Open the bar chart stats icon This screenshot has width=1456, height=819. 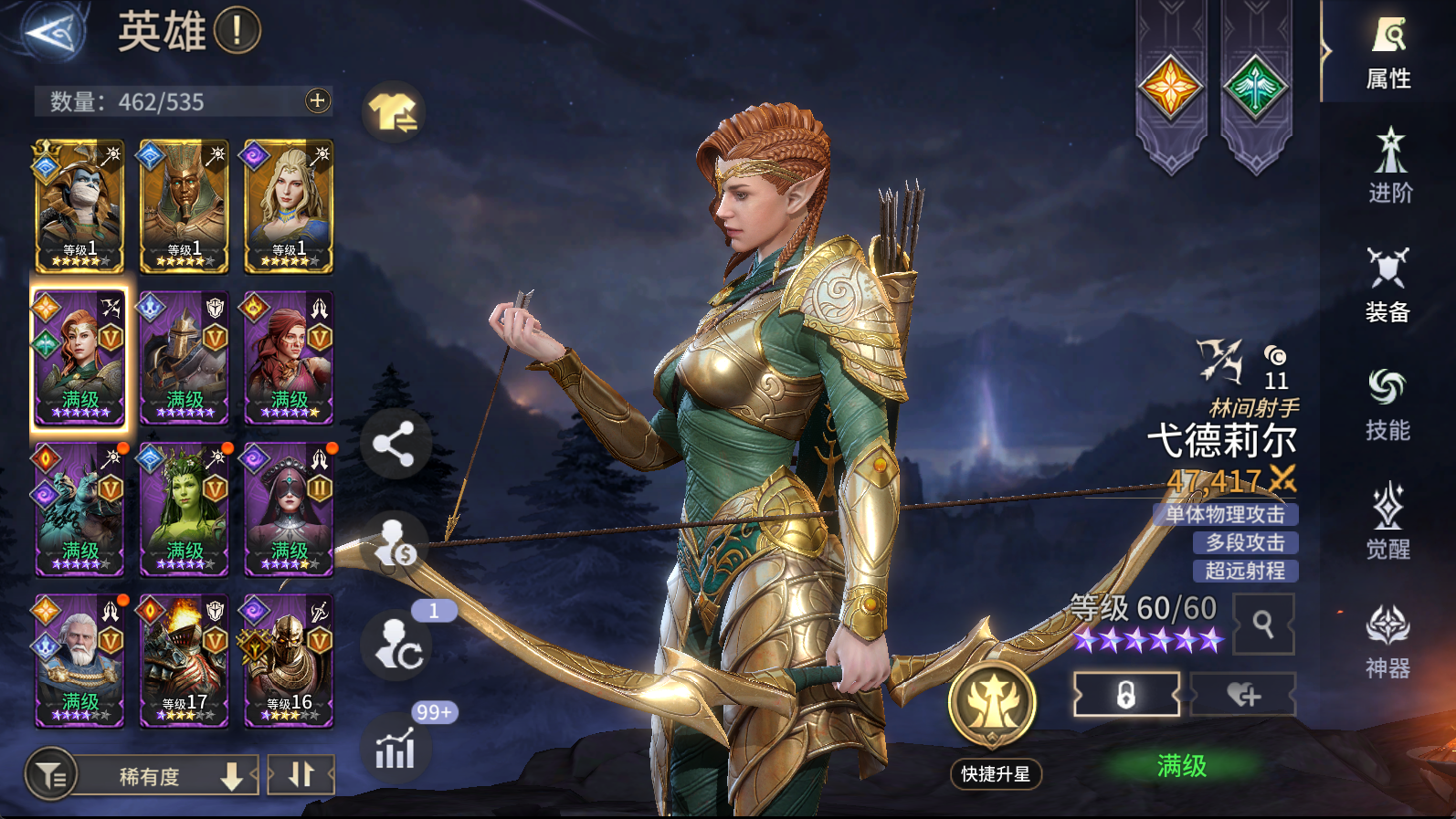(396, 750)
